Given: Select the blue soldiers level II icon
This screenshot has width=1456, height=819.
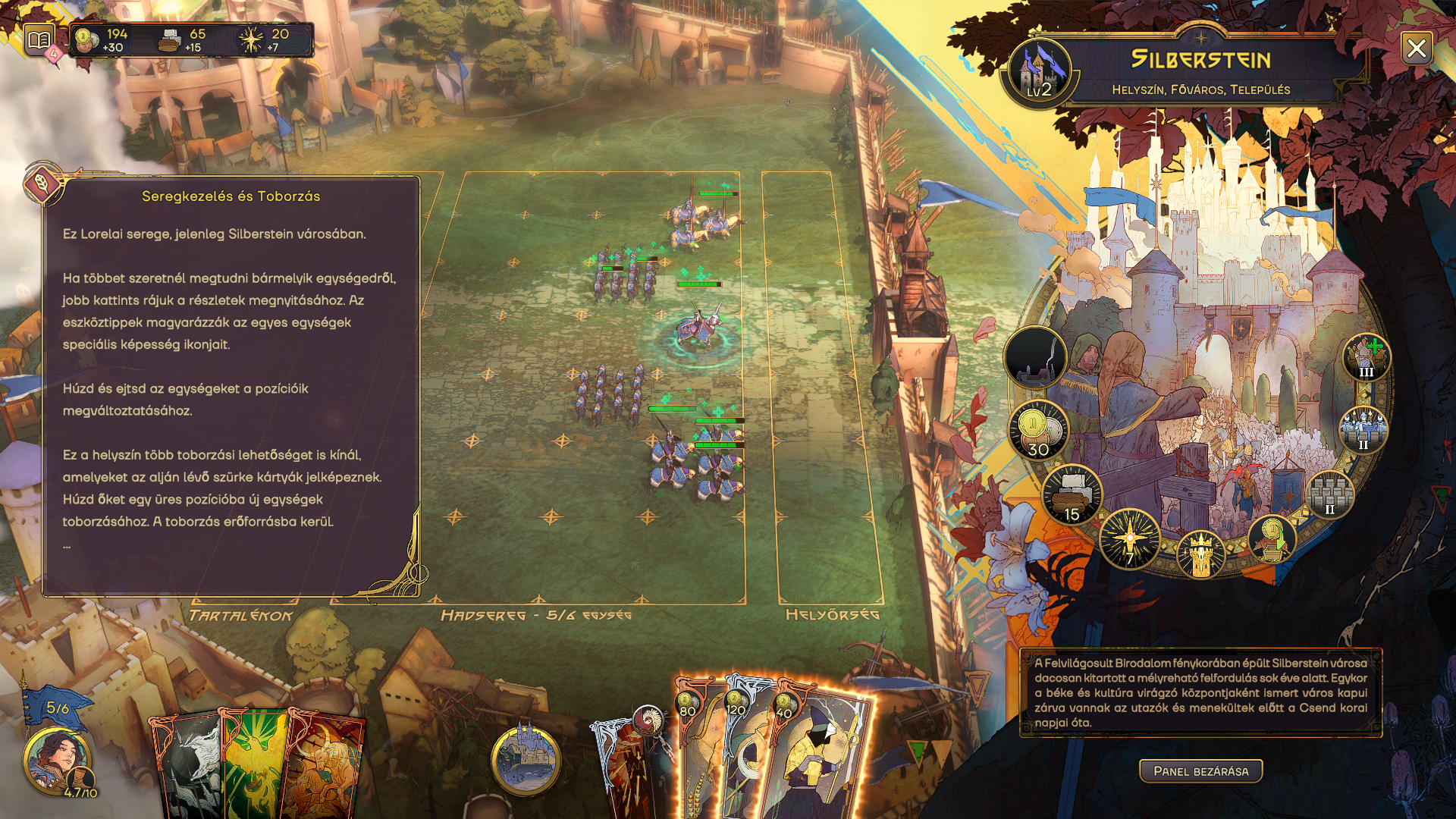Looking at the screenshot, I should click(x=1363, y=429).
